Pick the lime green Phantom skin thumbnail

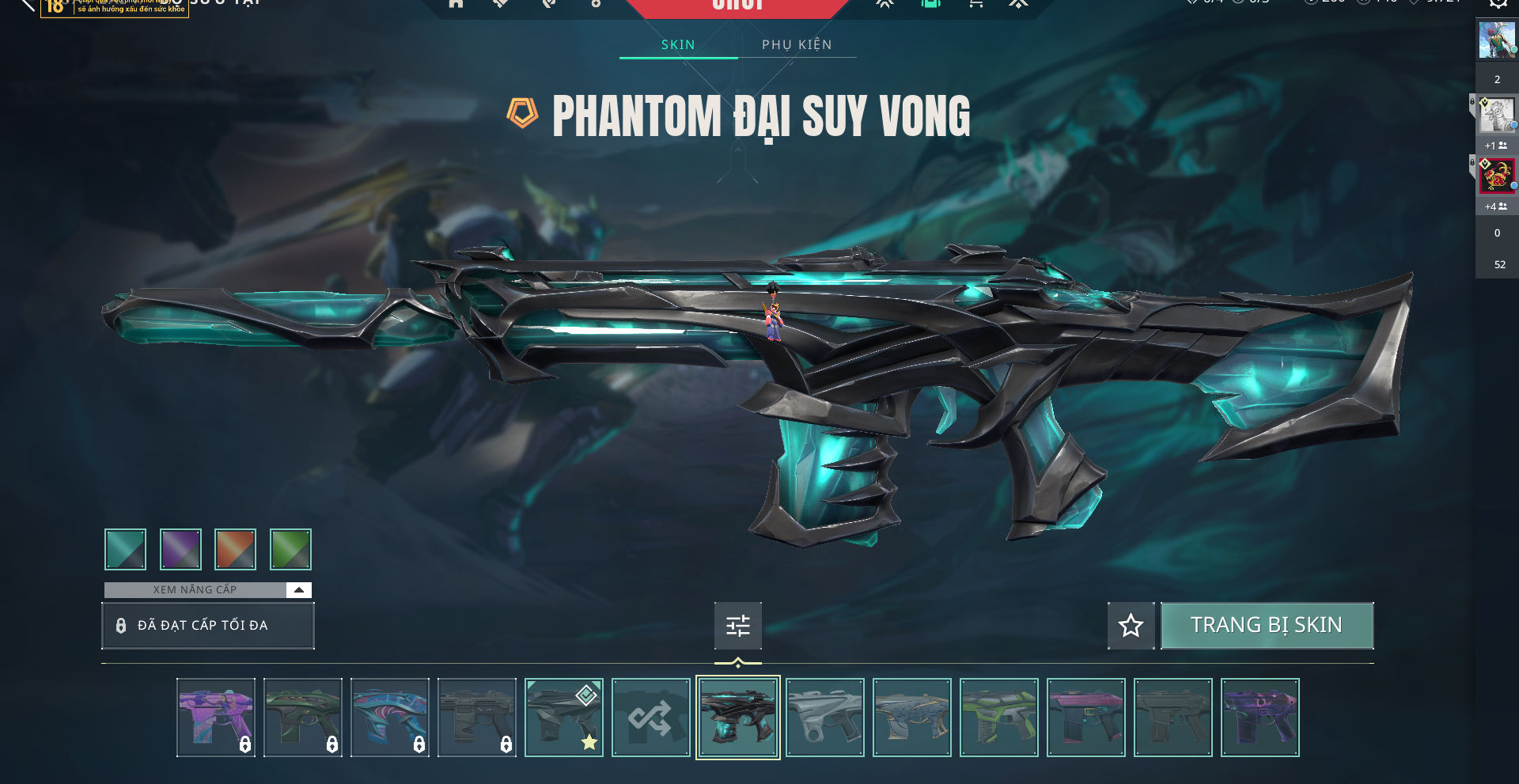click(x=998, y=718)
